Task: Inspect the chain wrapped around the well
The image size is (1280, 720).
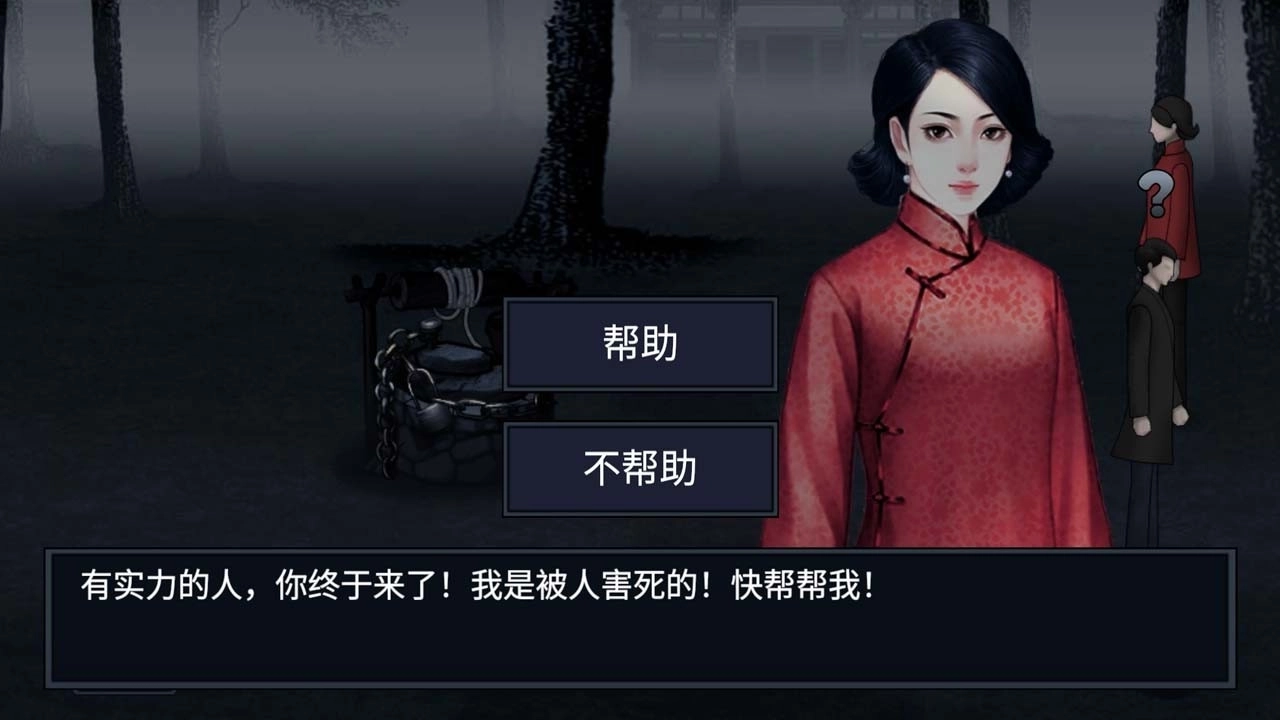Action: point(390,430)
